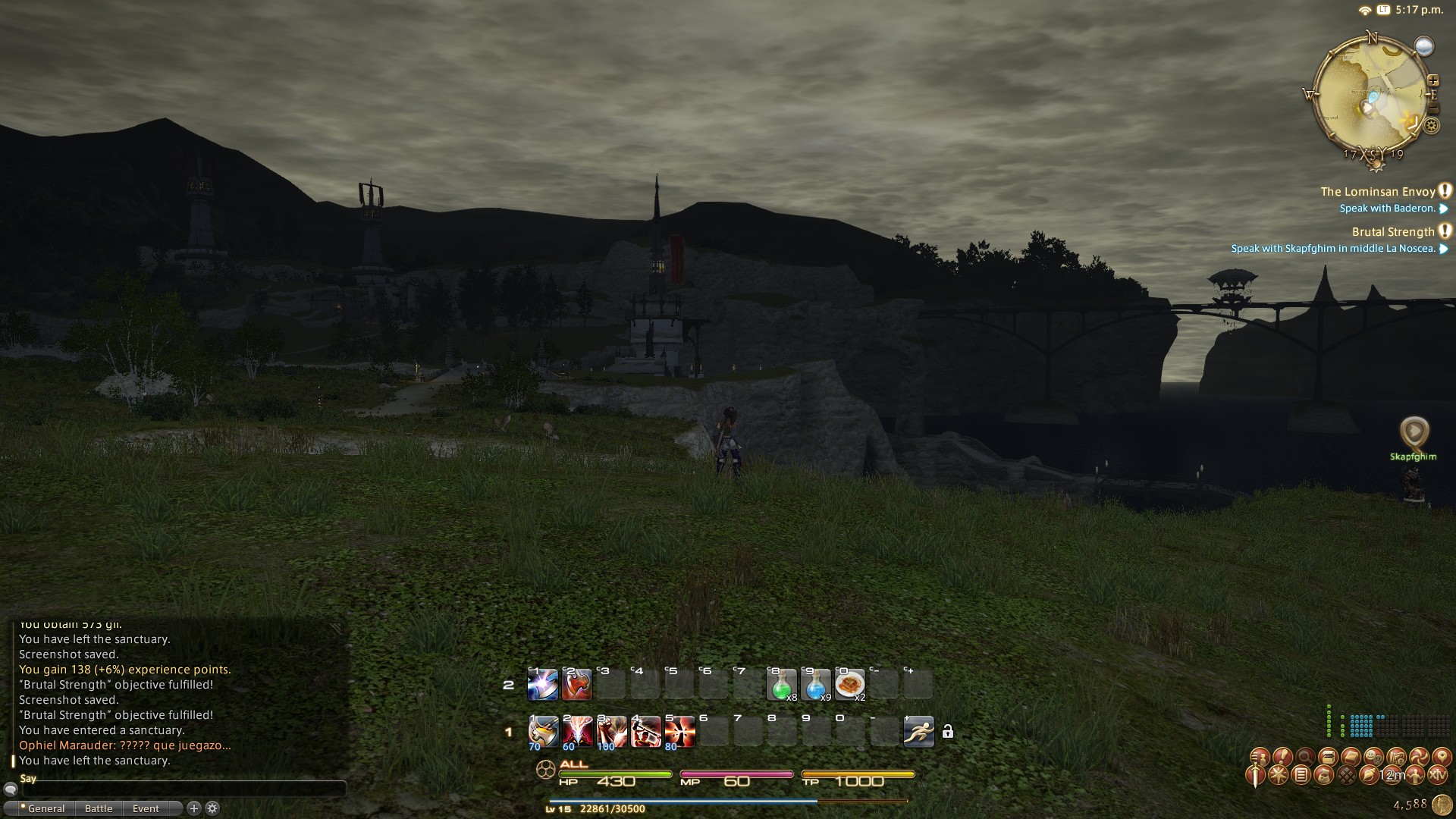1456x819 pixels.
Task: Use the blue ether potion slot
Action: (815, 685)
